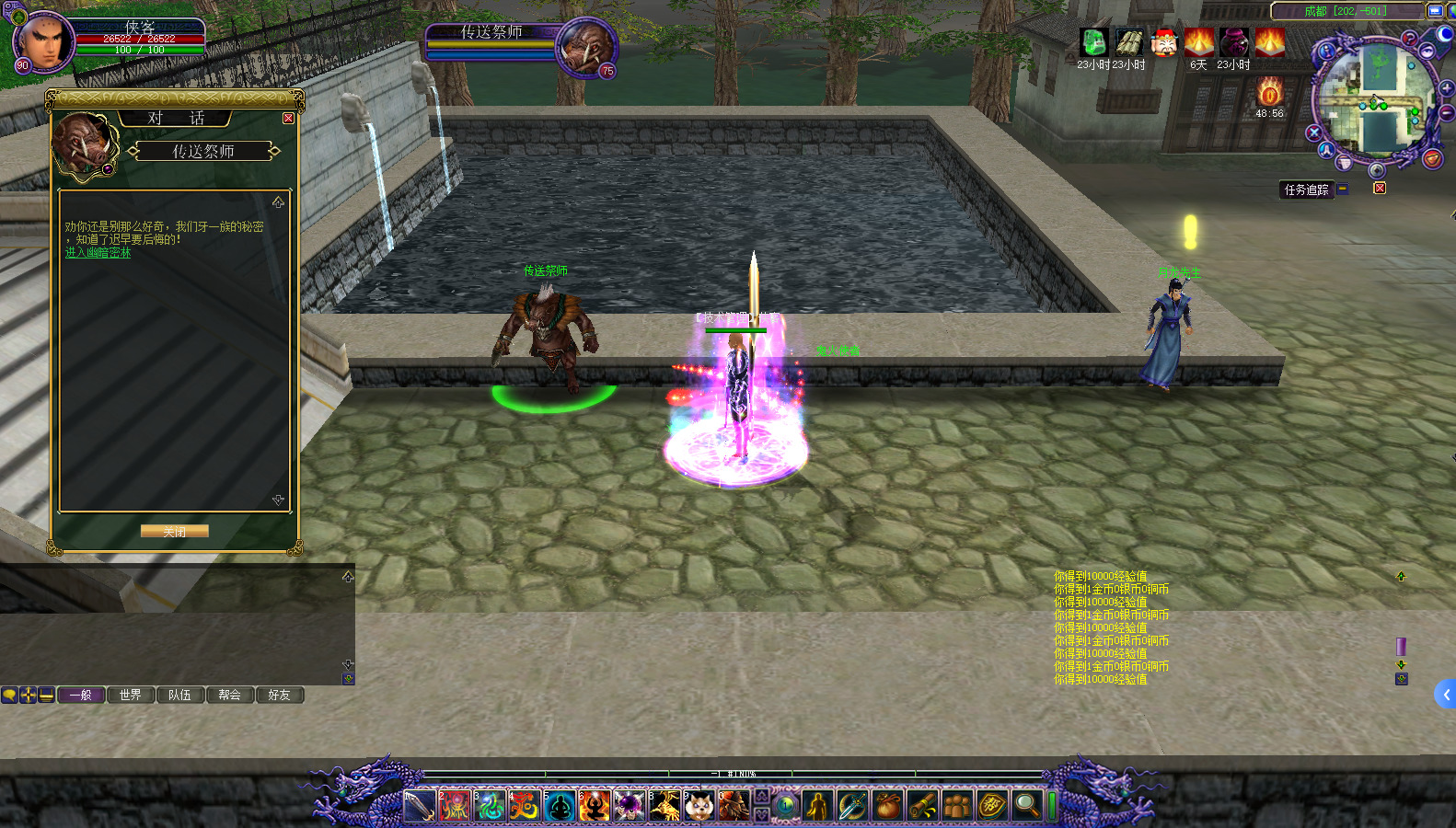This screenshot has height=828, width=1456.
Task: Activate the sword skill in hotbar slot 1
Action: point(420,806)
